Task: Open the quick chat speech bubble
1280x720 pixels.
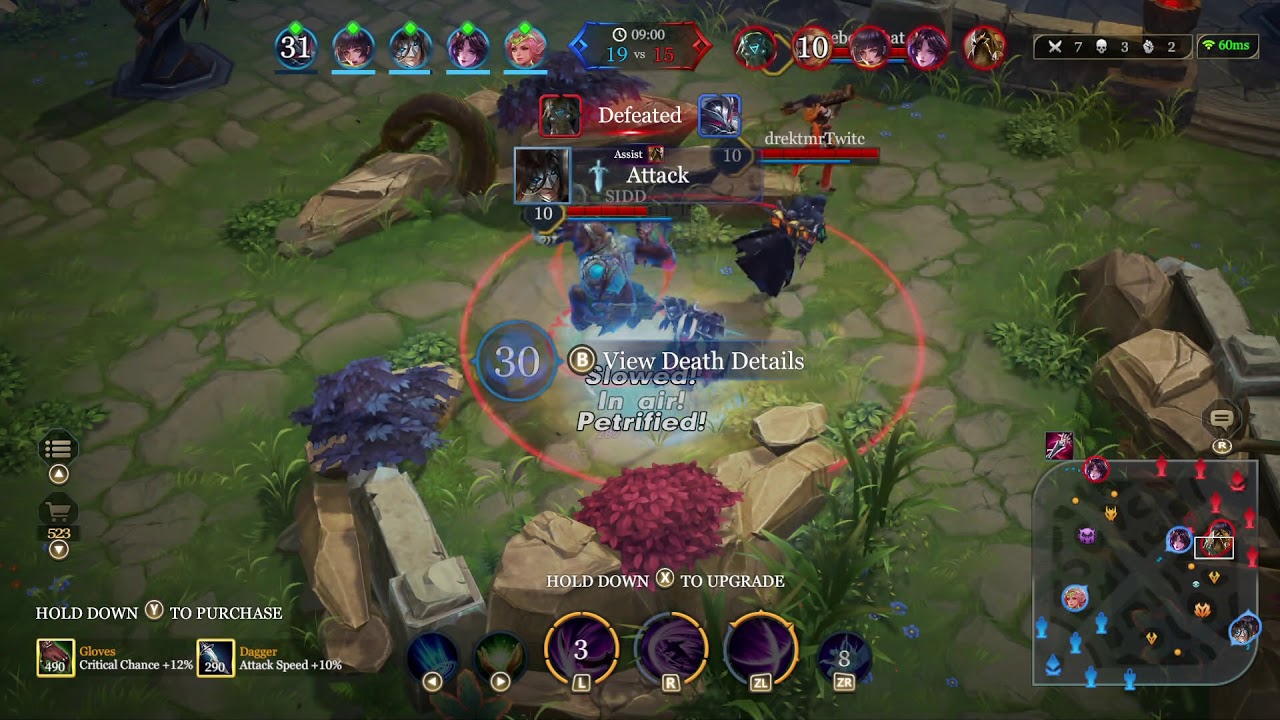Action: coord(1221,420)
